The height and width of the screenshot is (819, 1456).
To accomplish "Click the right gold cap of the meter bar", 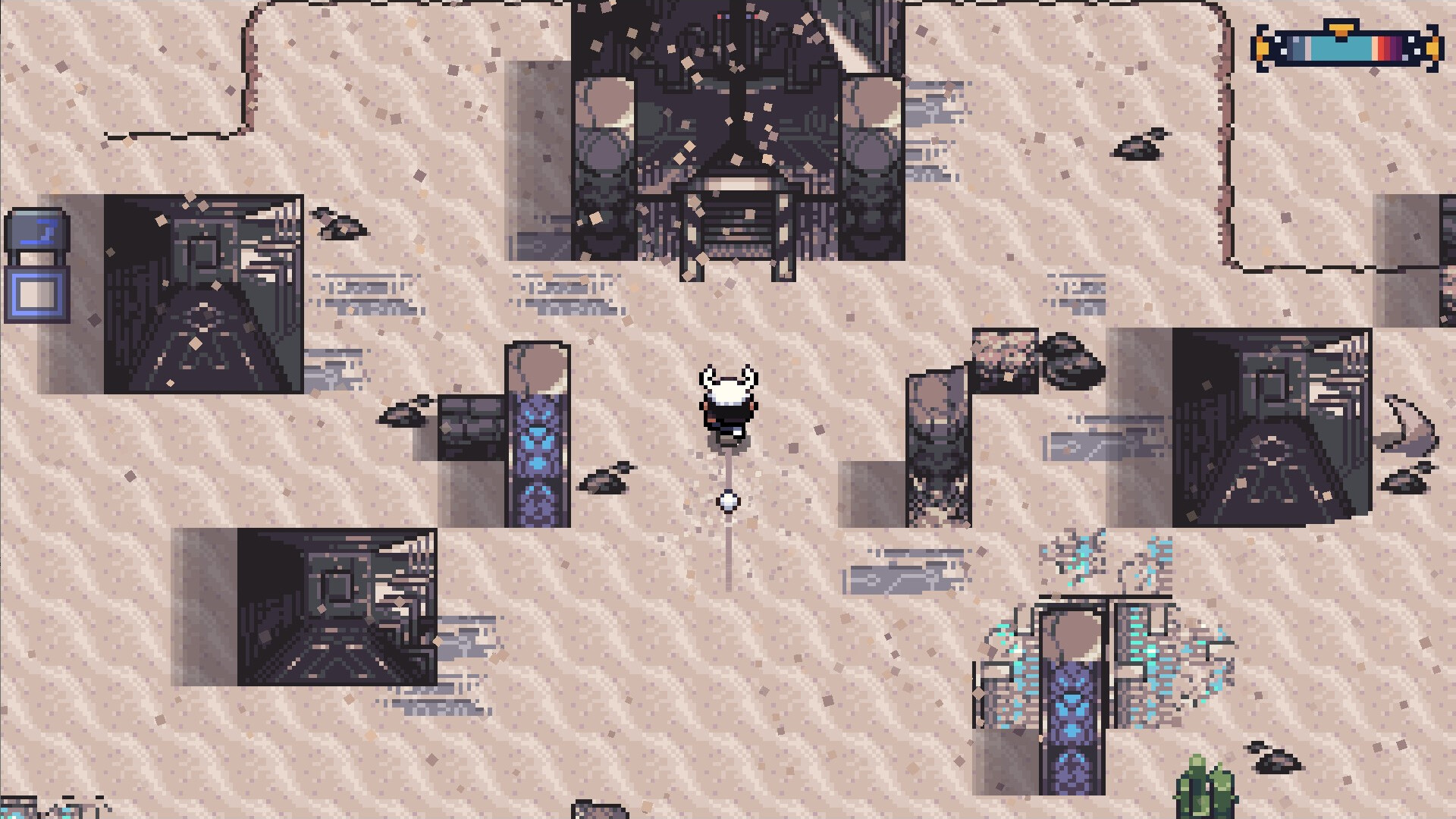I will pos(1430,47).
